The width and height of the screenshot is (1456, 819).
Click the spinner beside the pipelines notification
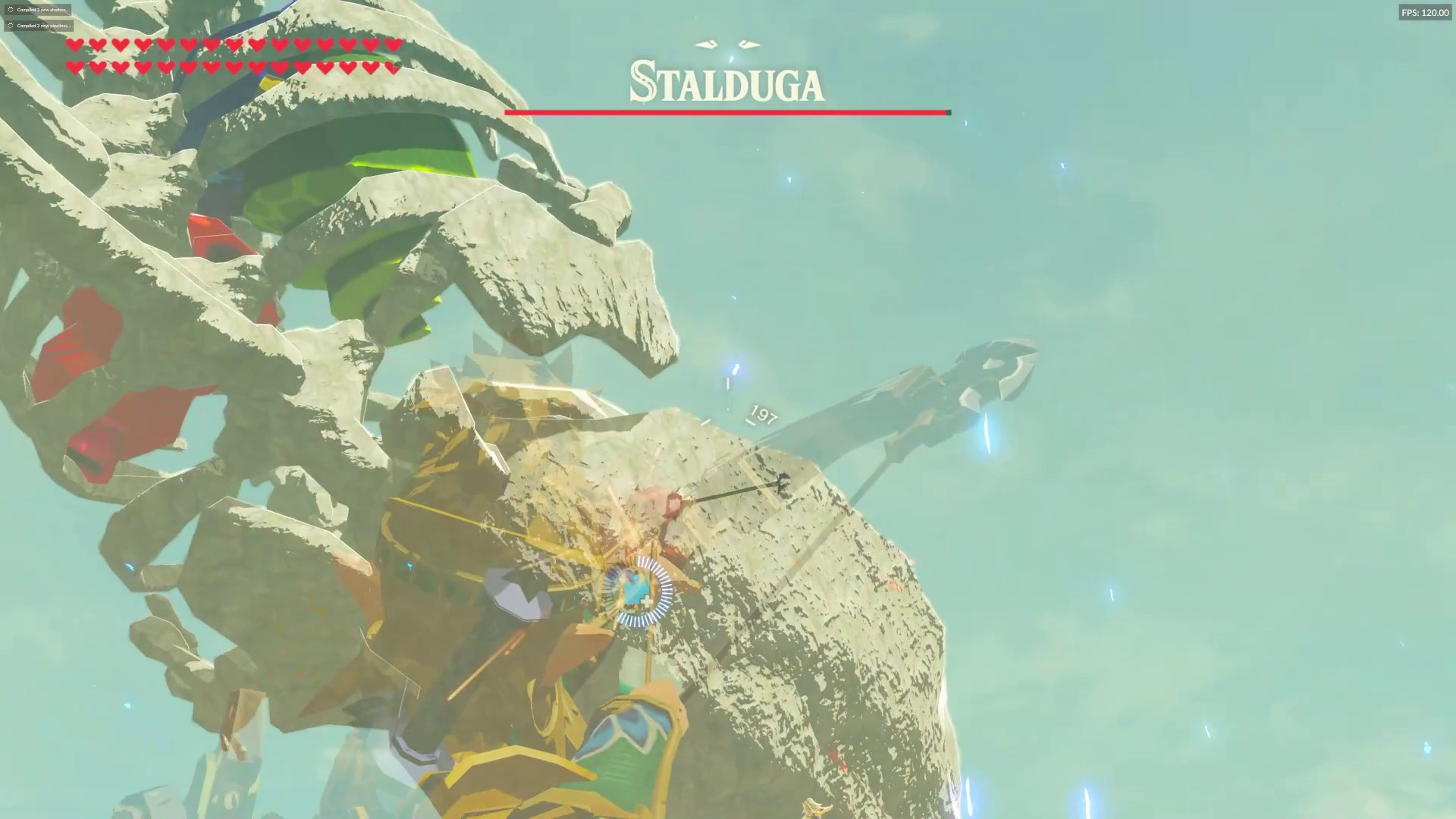click(10, 25)
